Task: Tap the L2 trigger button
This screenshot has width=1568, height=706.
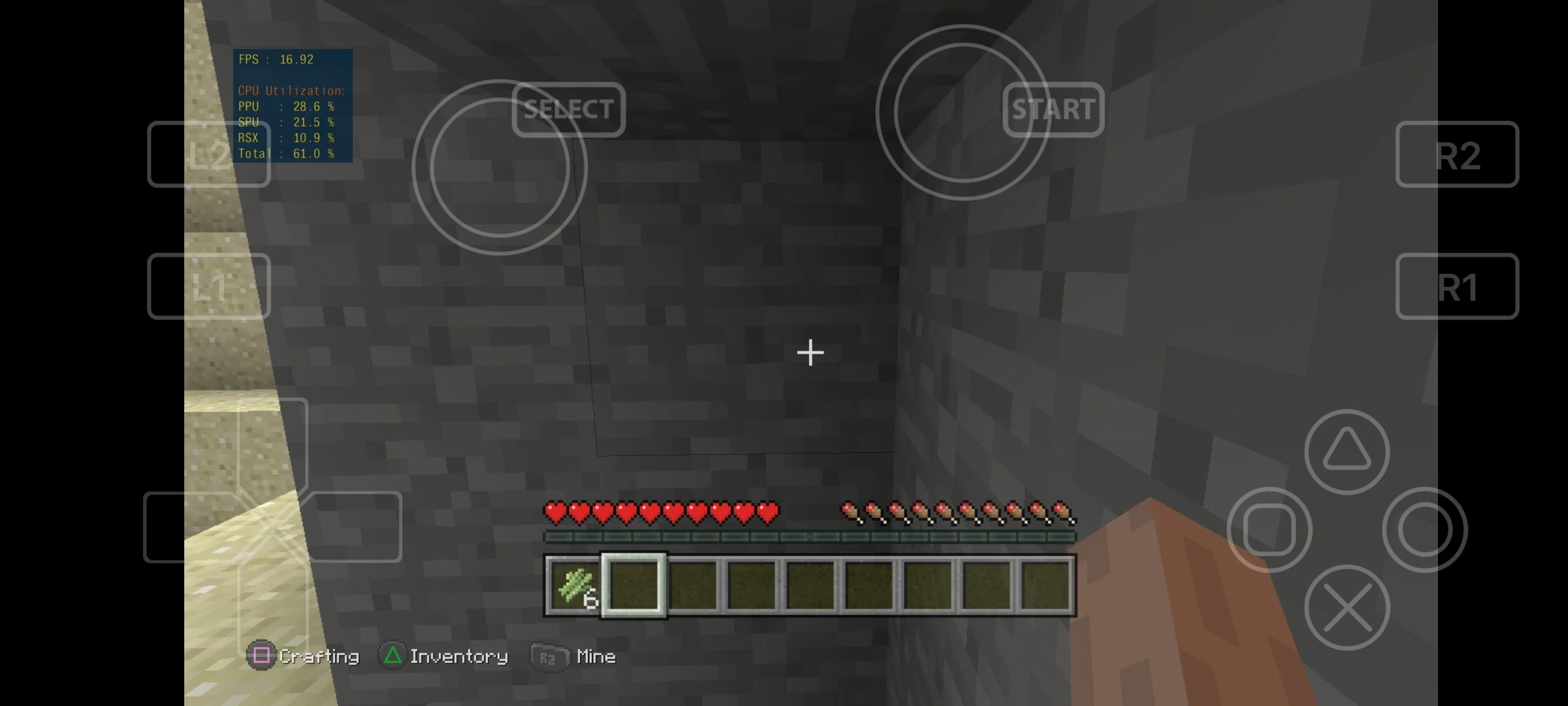Action: (208, 154)
